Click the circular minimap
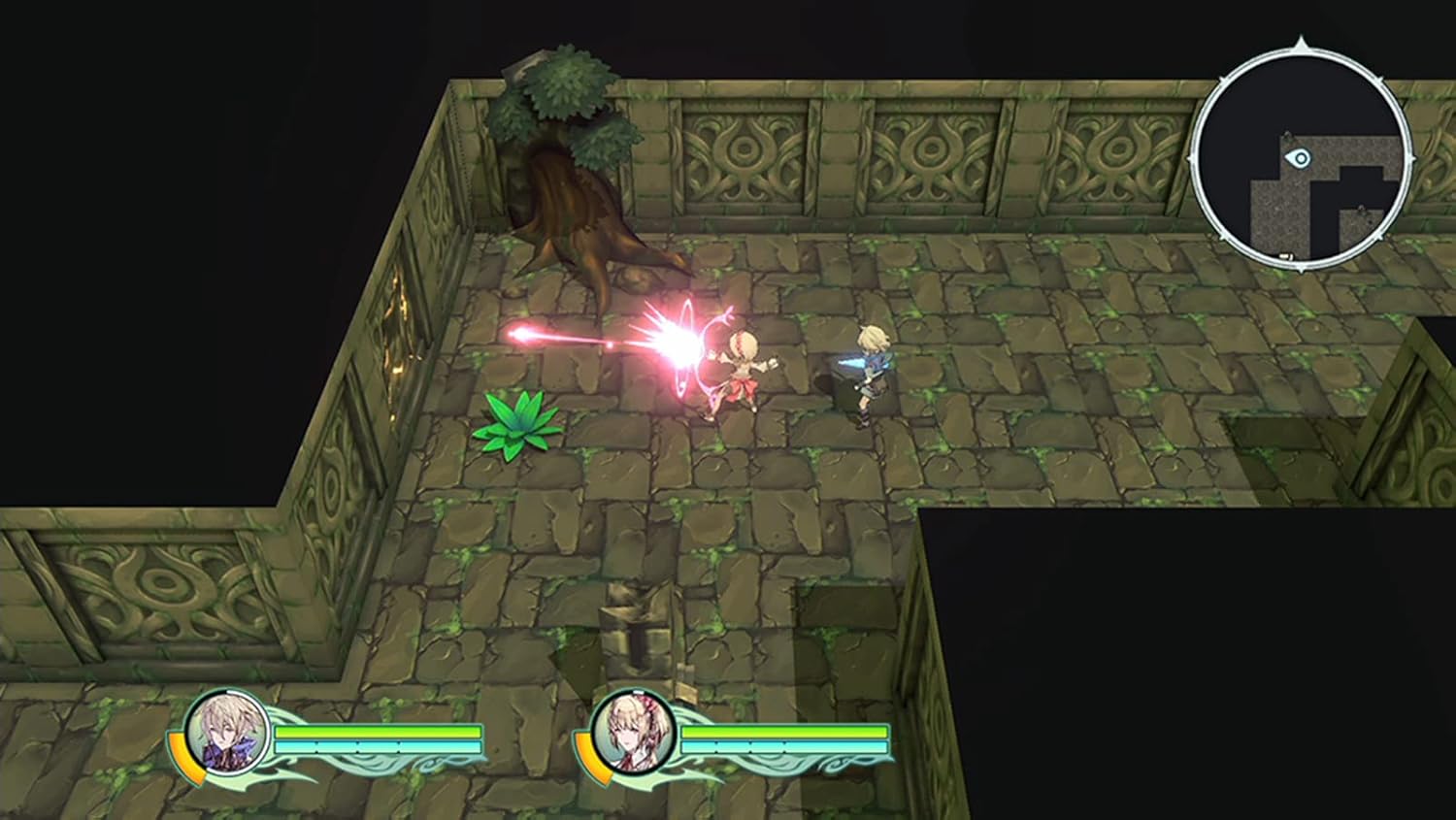Viewport: 1456px width, 820px height. (x=1300, y=155)
